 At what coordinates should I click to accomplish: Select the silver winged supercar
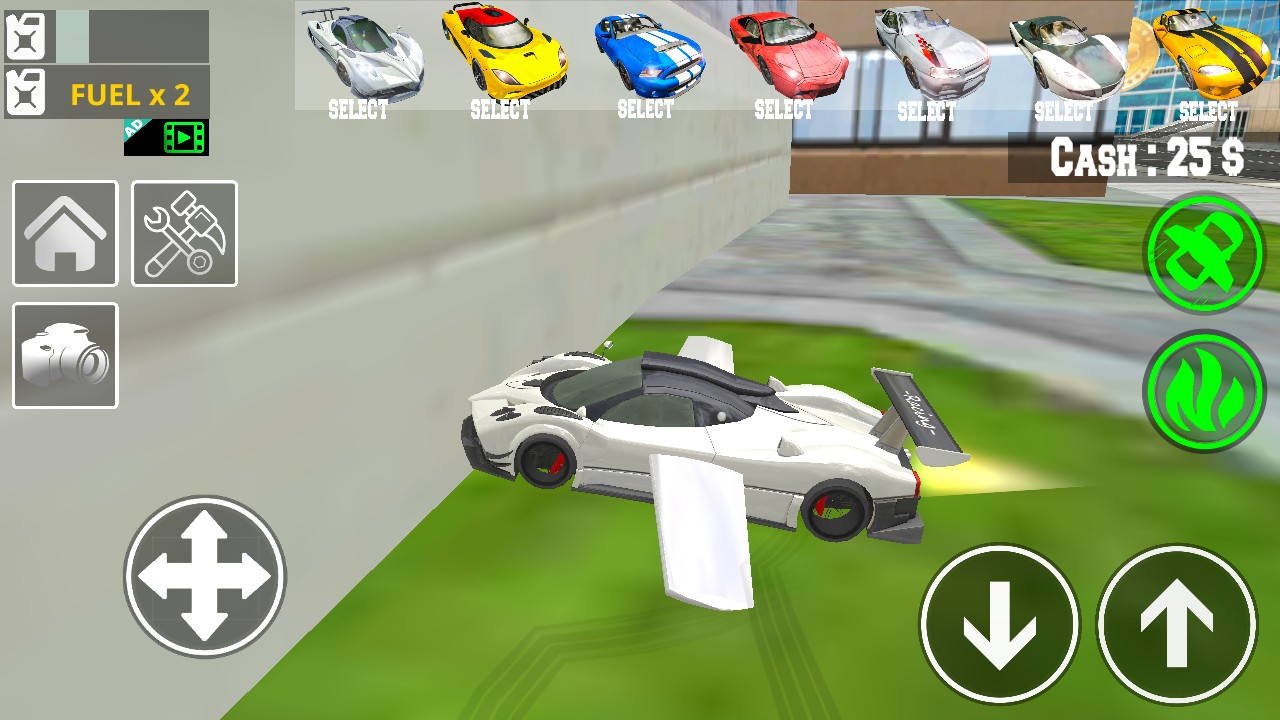coord(362,58)
